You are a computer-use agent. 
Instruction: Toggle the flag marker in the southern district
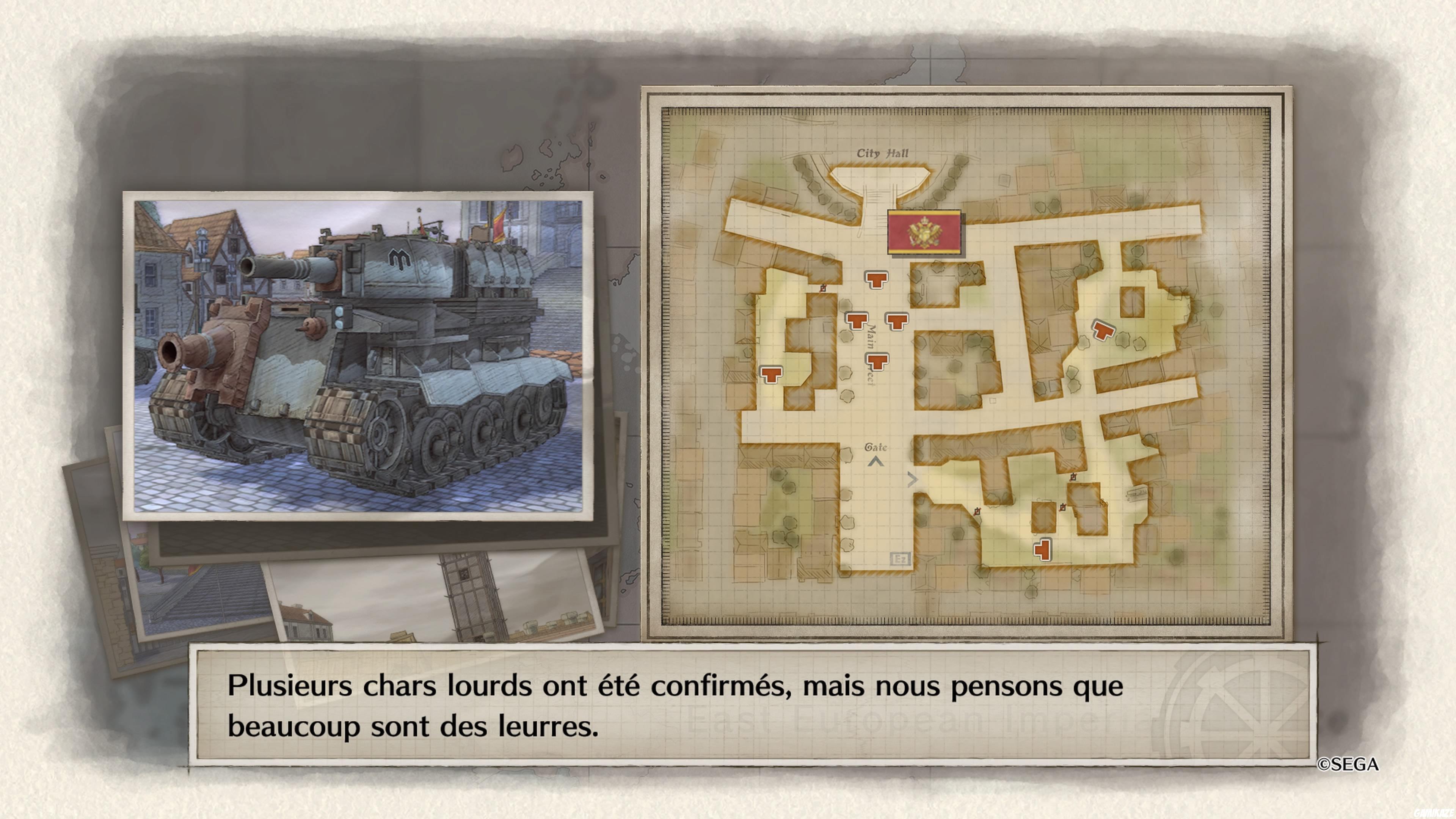click(x=978, y=512)
